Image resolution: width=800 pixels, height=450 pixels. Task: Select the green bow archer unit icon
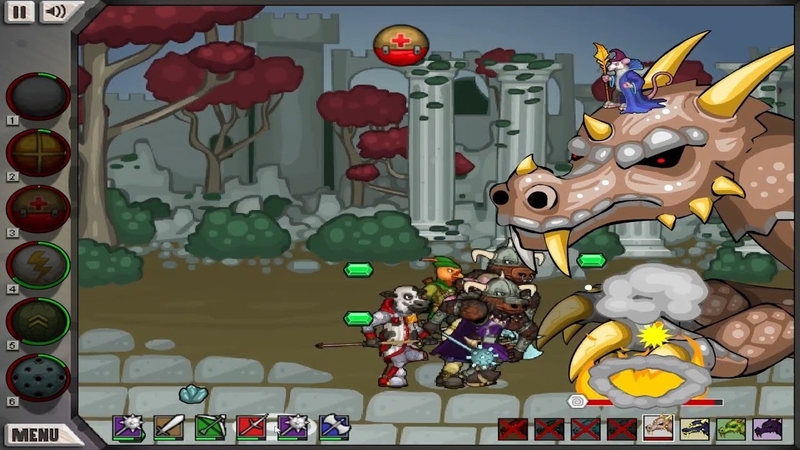(x=210, y=429)
